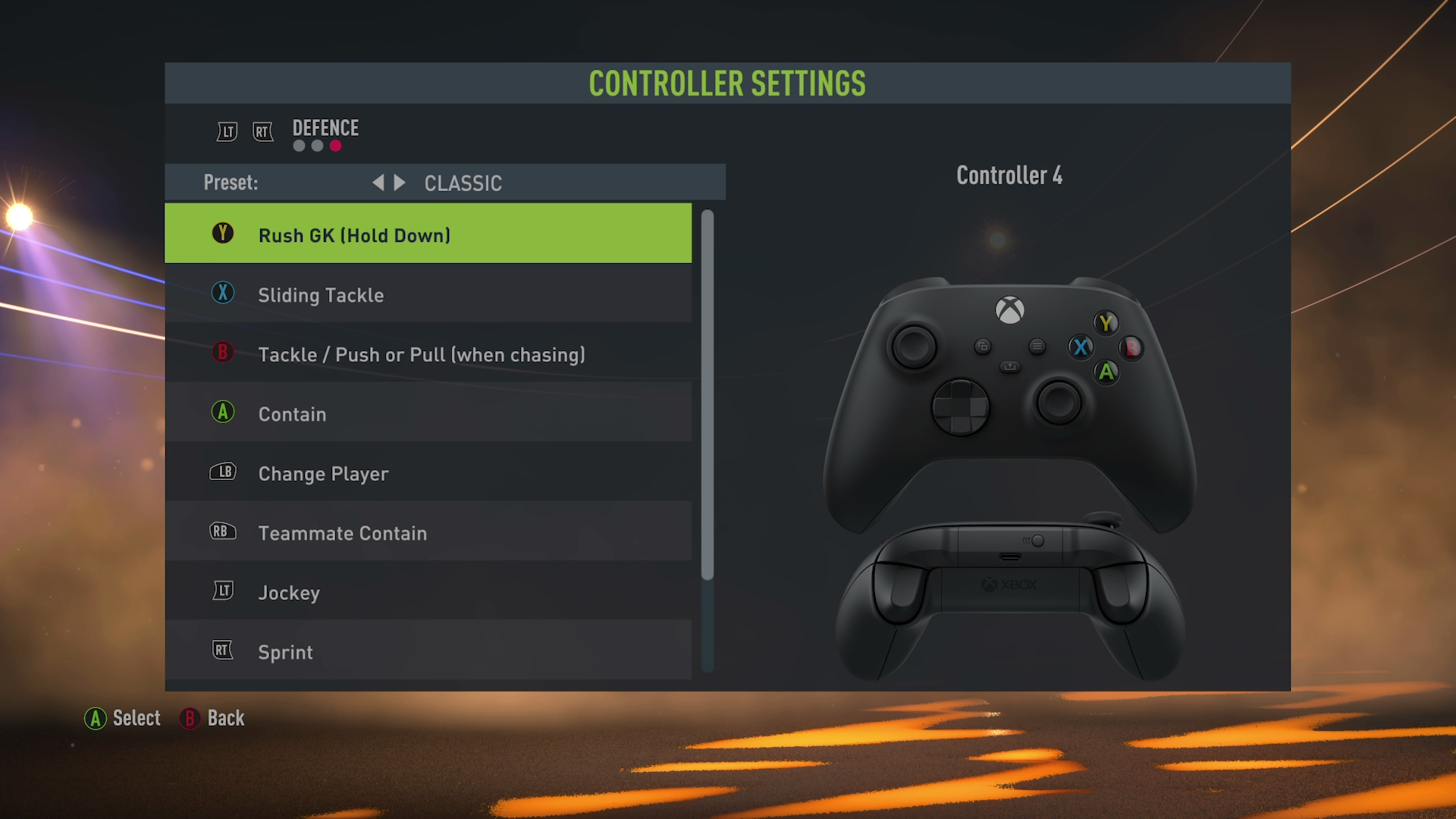Click the right arrow beside CLASSIC preset

click(400, 182)
